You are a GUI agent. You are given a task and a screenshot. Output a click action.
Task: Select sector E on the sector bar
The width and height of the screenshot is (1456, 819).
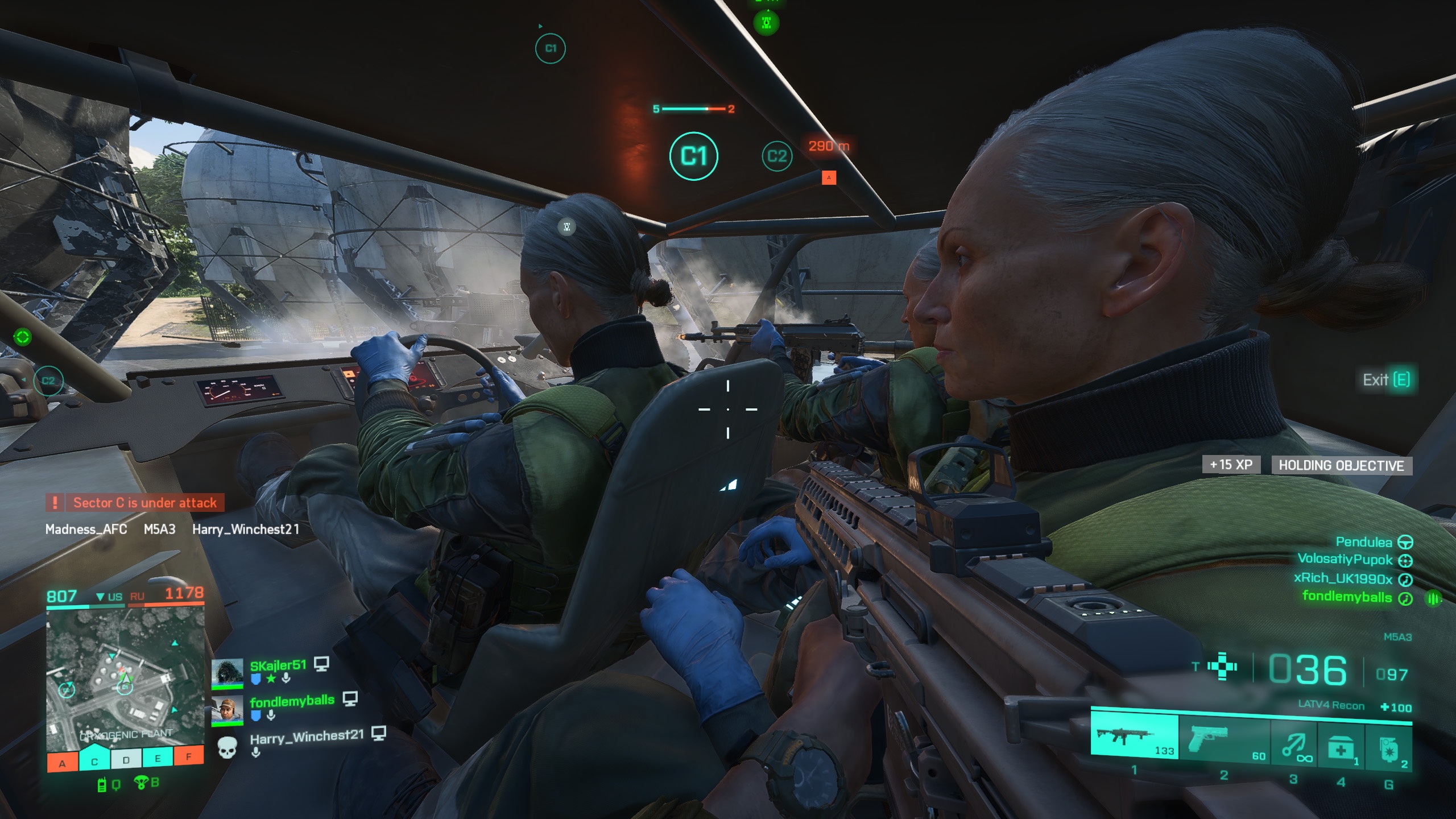158,758
